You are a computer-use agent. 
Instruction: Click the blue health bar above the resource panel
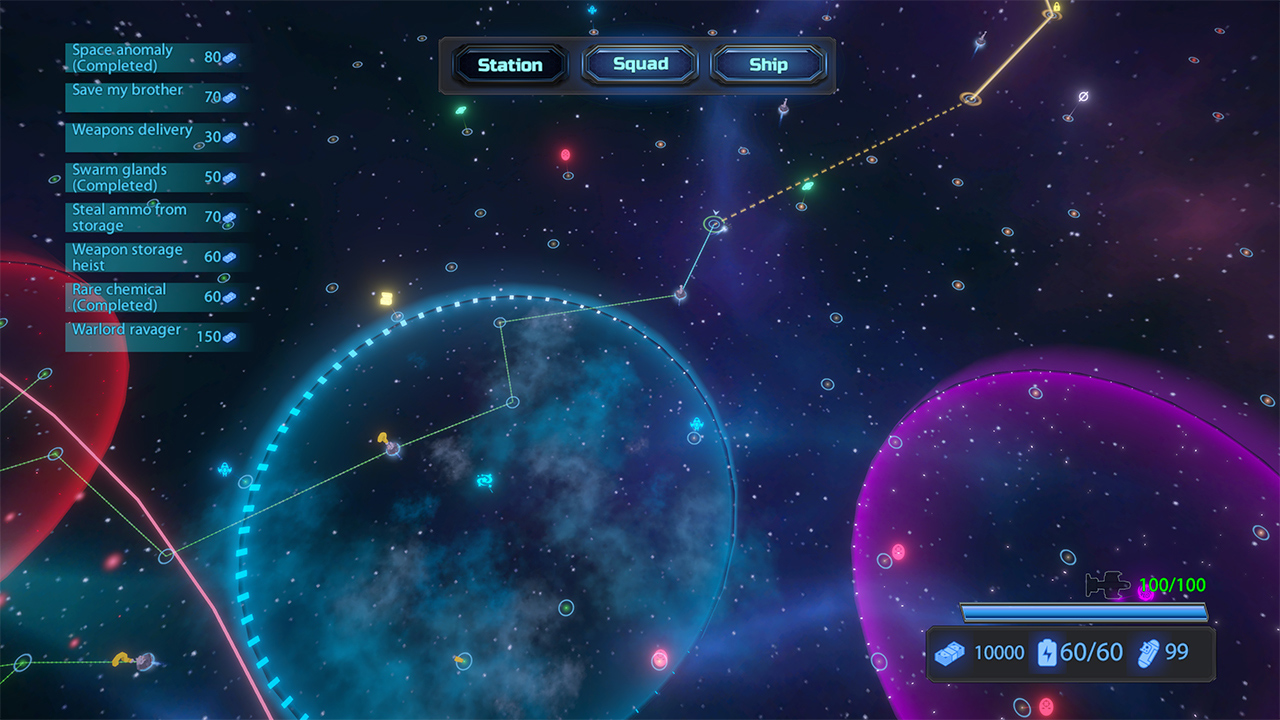tap(1085, 612)
